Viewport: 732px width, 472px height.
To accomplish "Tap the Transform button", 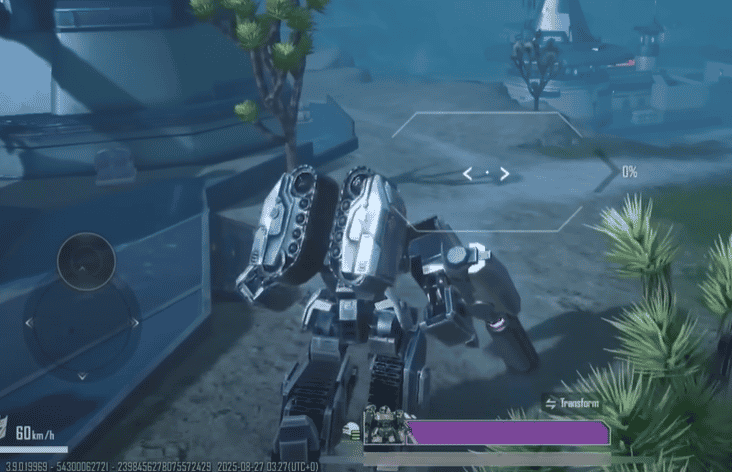I will tap(573, 404).
